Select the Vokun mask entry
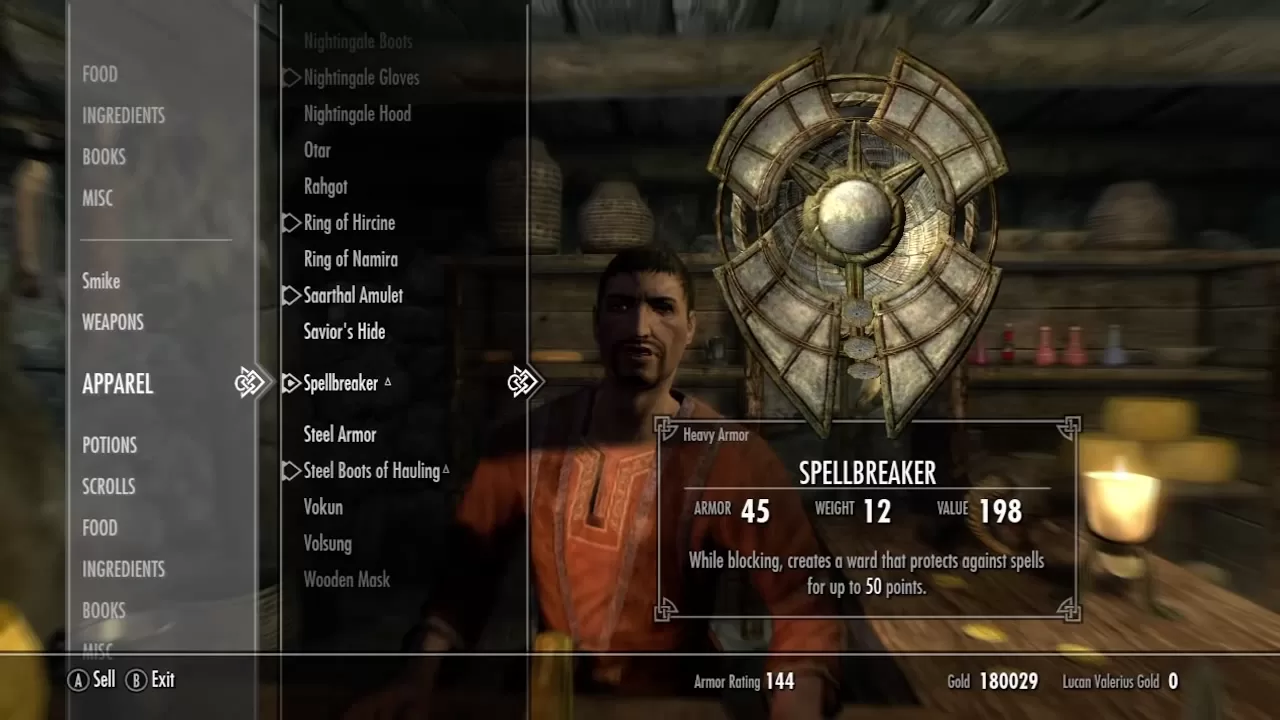The image size is (1280, 720). click(323, 507)
